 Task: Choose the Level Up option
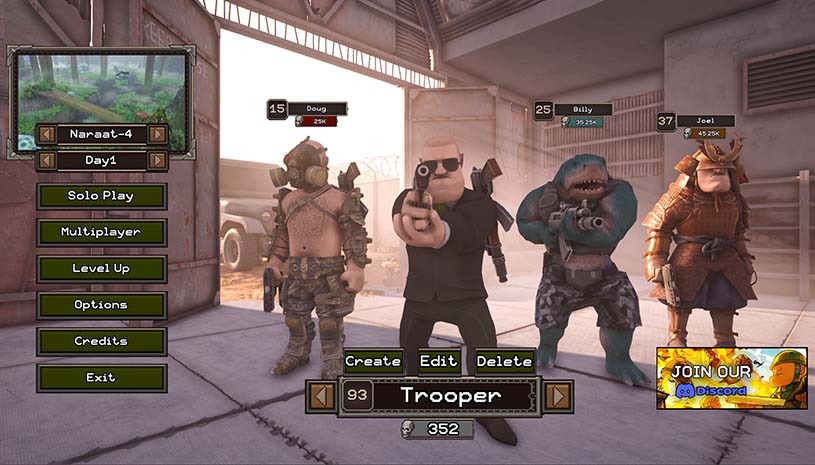(101, 268)
